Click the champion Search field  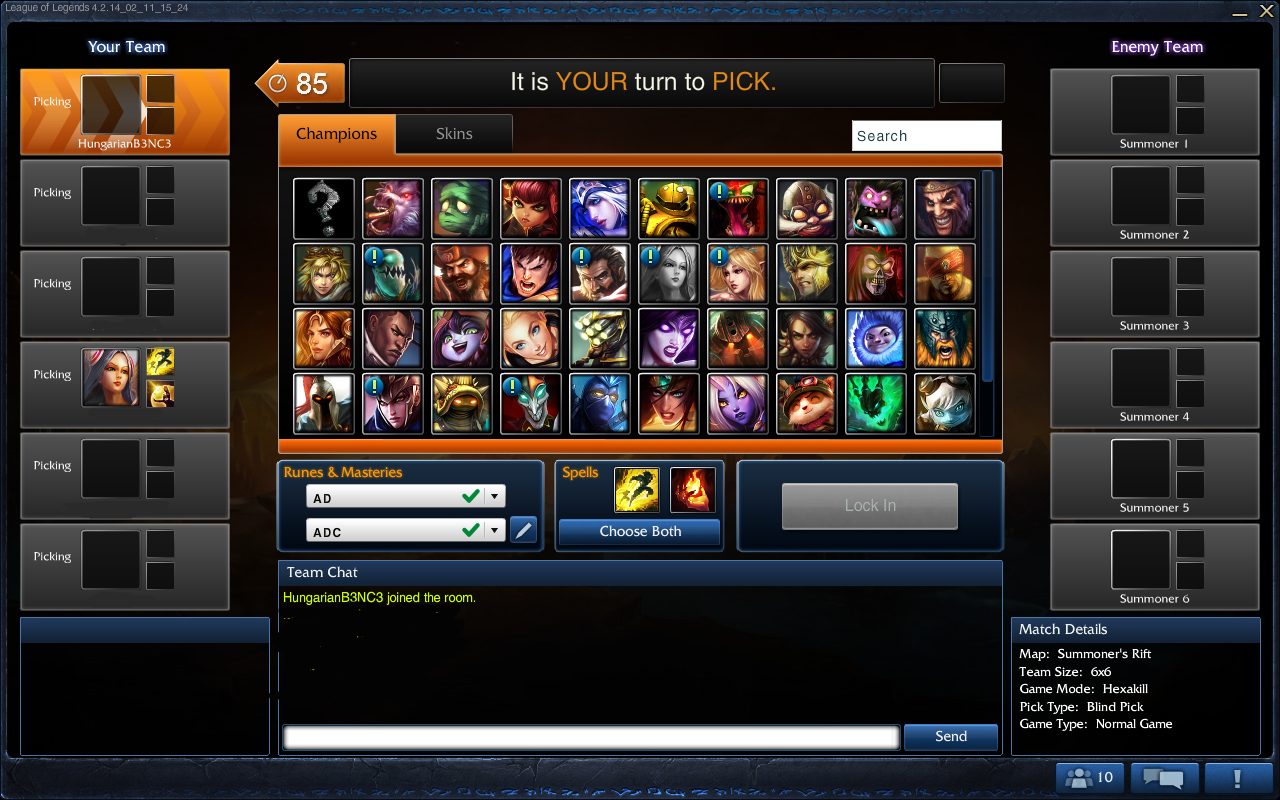[926, 136]
